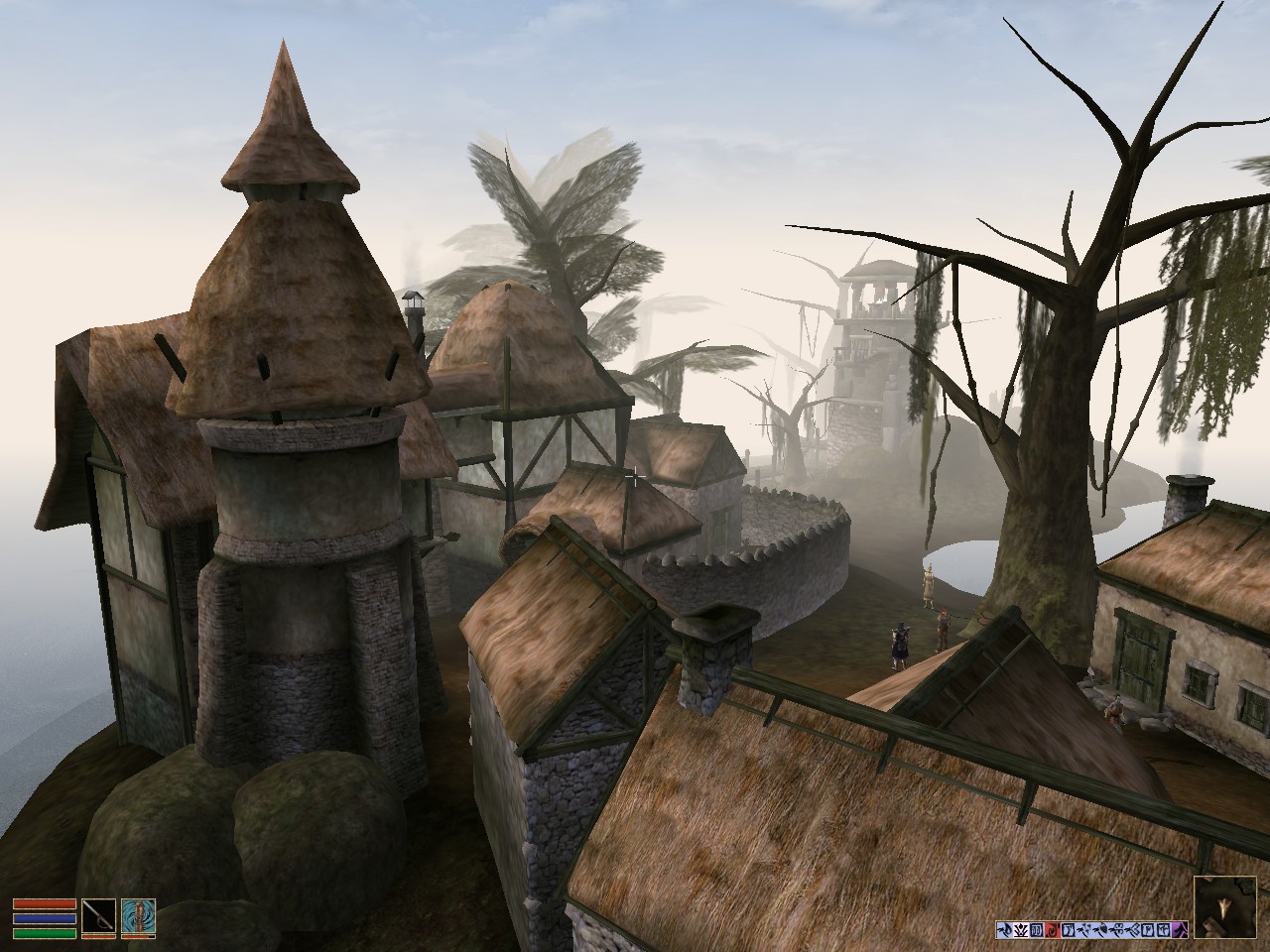Select the readied spell icon
The width and height of the screenshot is (1270, 952).
tap(140, 915)
